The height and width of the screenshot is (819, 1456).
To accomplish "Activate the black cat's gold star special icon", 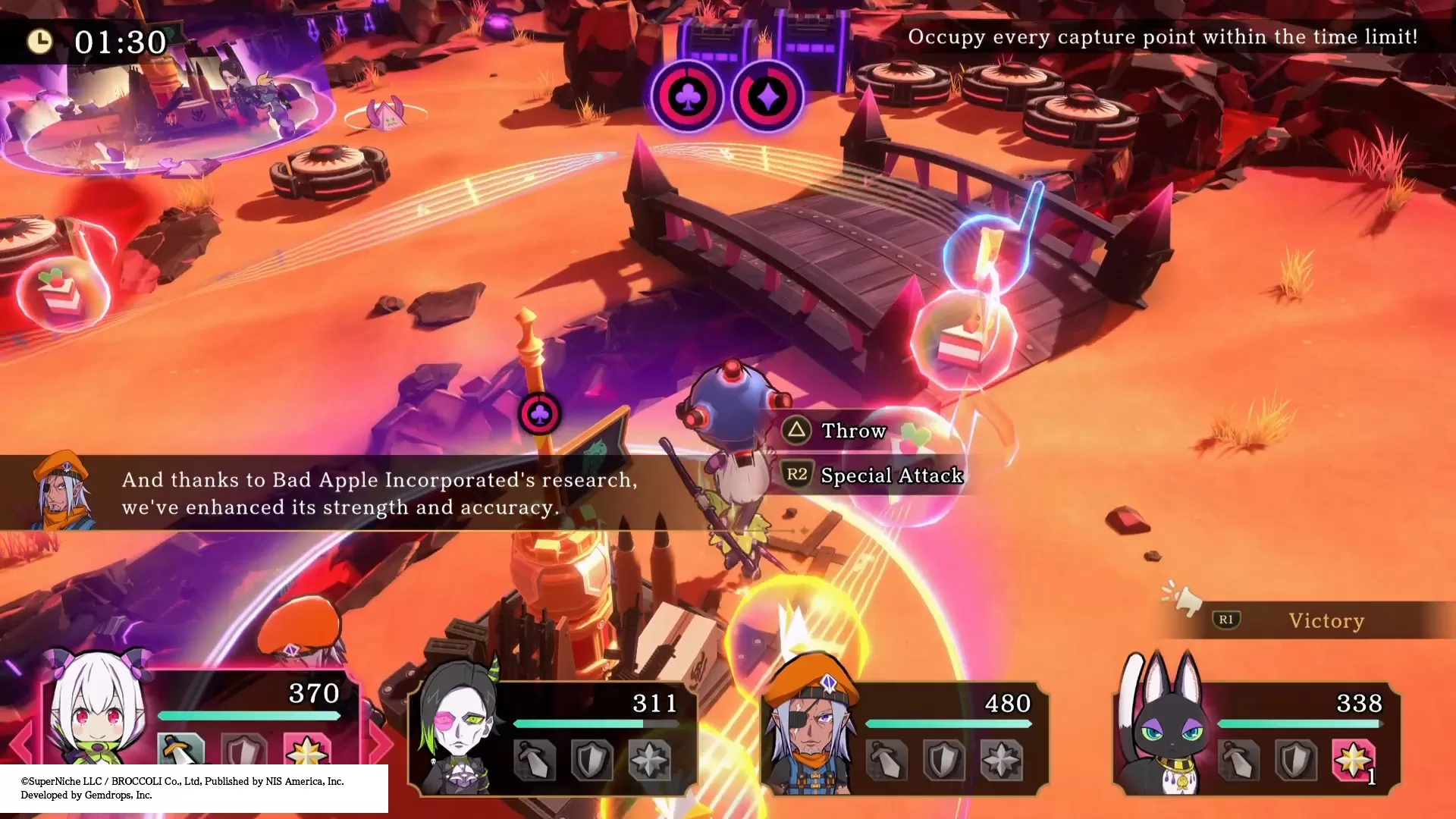I will (x=1354, y=760).
